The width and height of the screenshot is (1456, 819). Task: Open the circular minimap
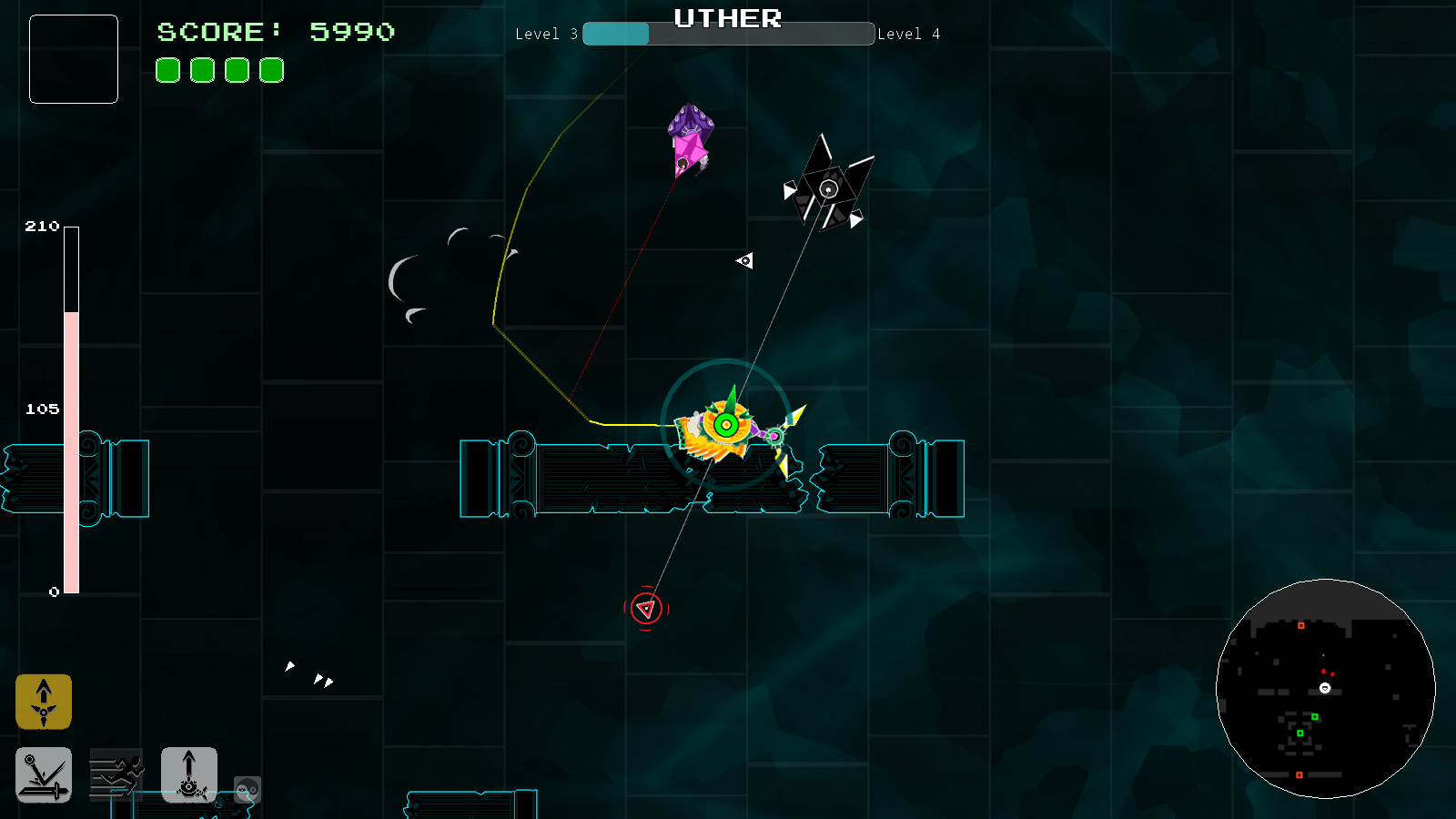(x=1324, y=690)
